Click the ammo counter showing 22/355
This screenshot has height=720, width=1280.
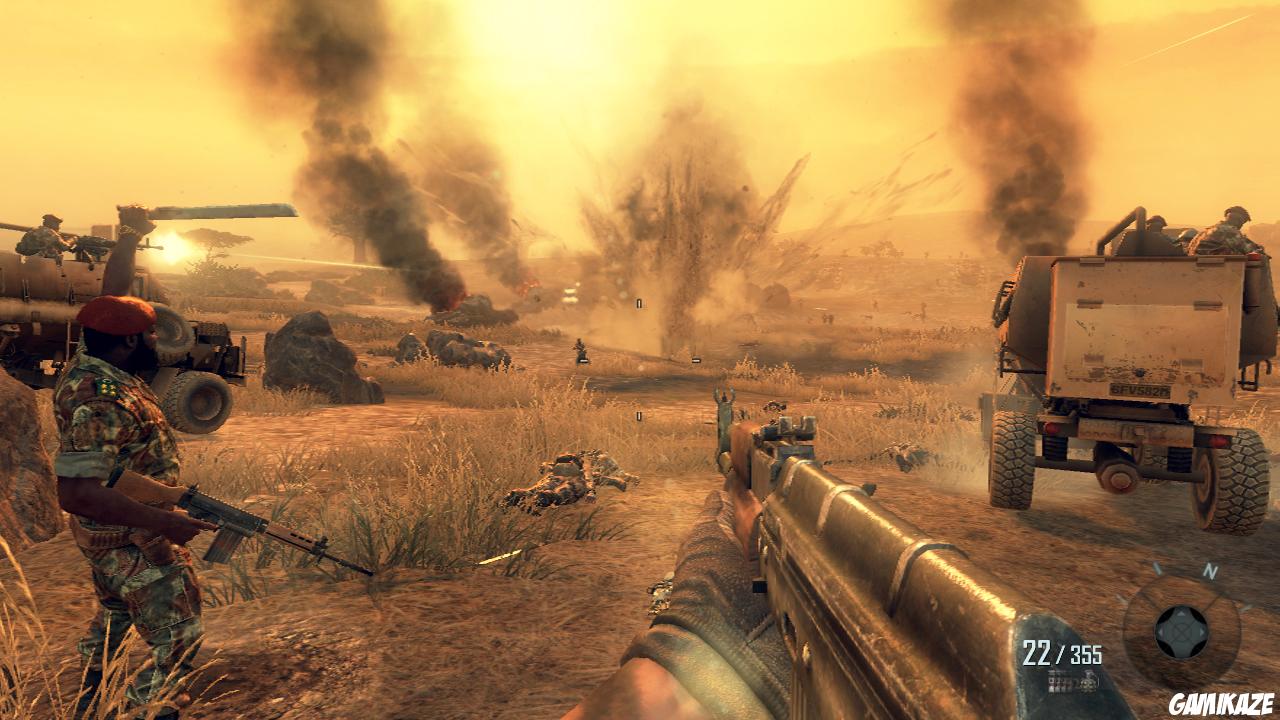coord(1064,651)
